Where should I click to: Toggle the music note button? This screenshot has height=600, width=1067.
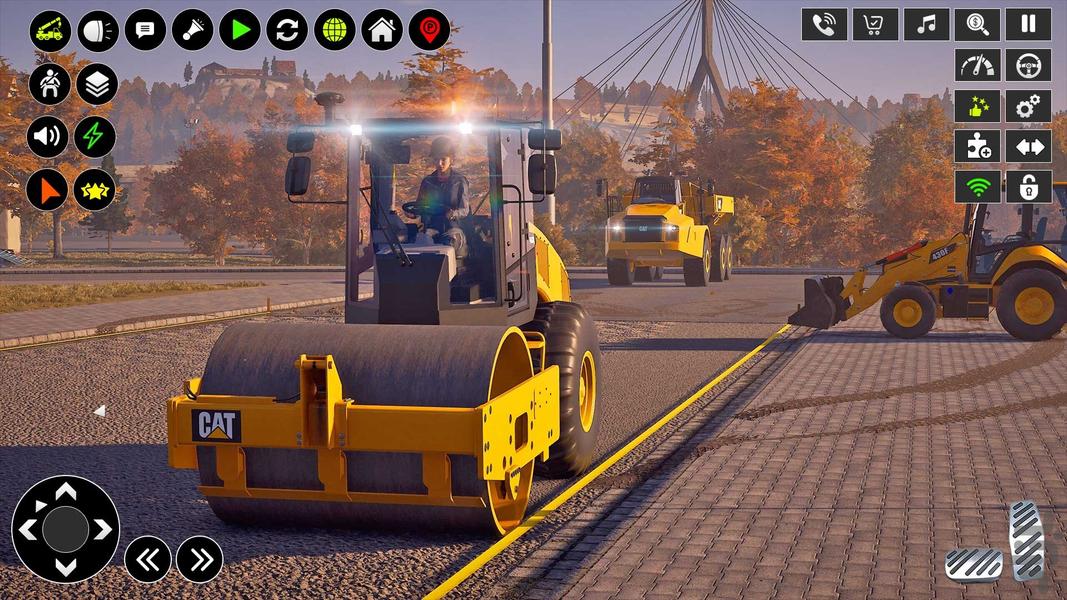point(926,25)
